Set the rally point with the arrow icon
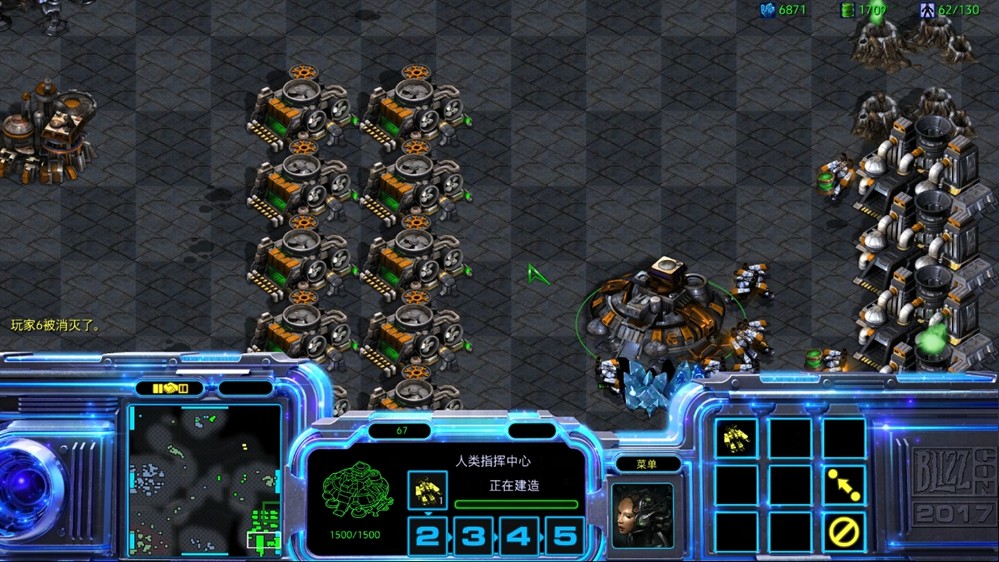Viewport: 999px width, 562px height. click(x=844, y=486)
